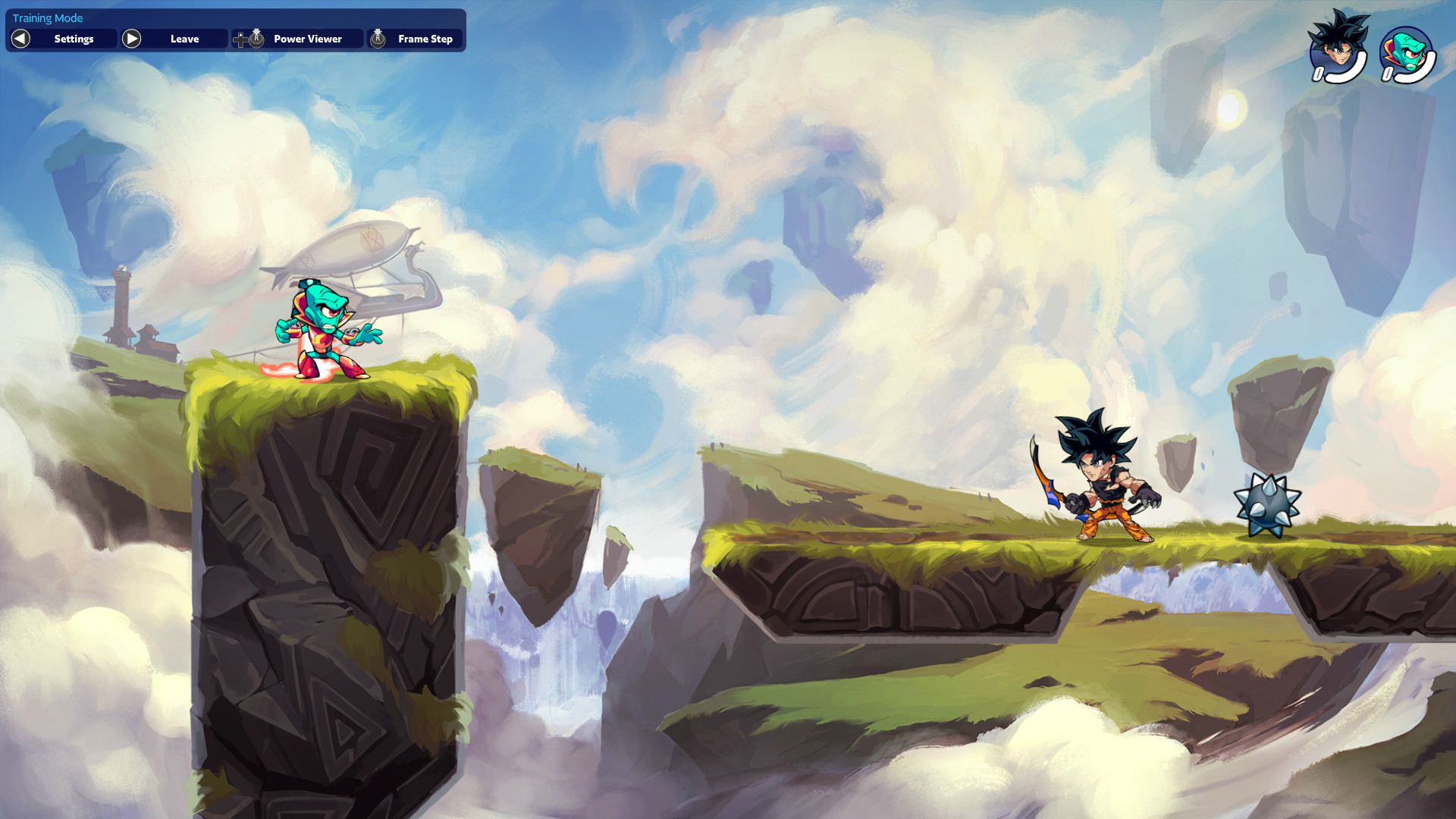
Task: Open the Training Mode Settings
Action: coord(73,39)
